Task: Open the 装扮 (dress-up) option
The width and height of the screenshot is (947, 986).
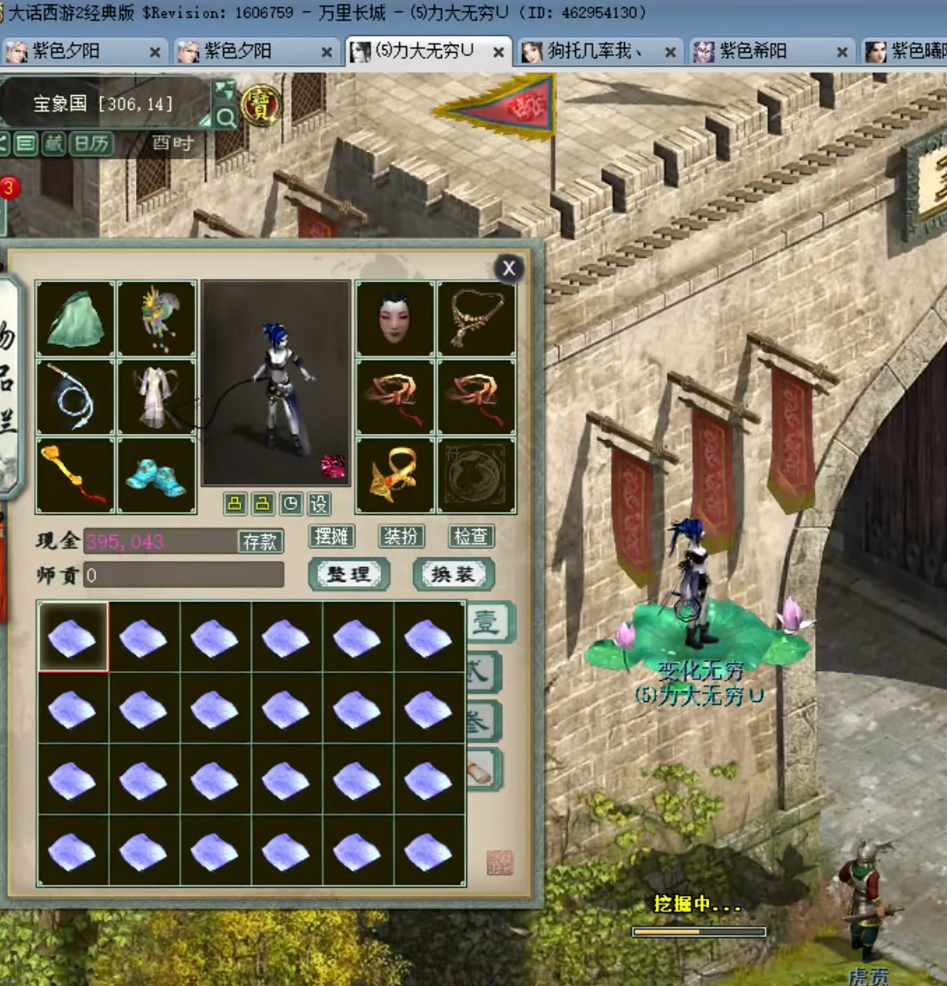Action: click(x=401, y=536)
